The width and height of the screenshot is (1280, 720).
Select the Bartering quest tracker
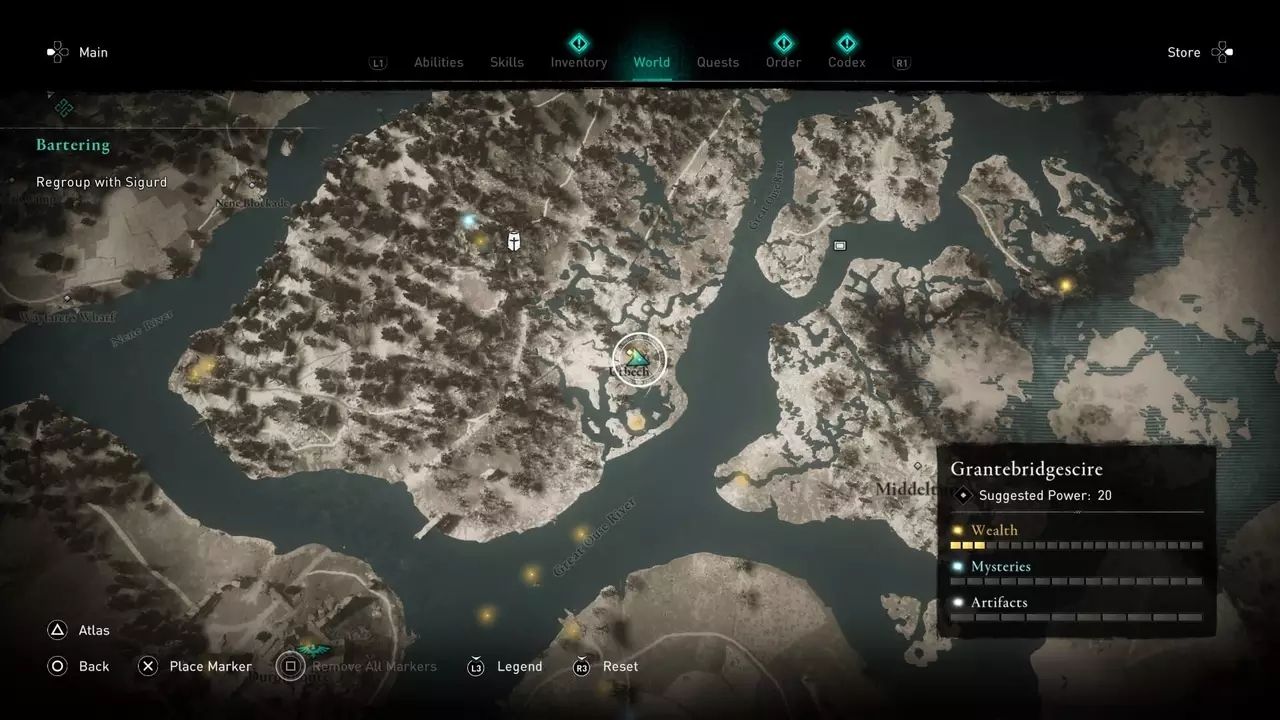pos(73,145)
